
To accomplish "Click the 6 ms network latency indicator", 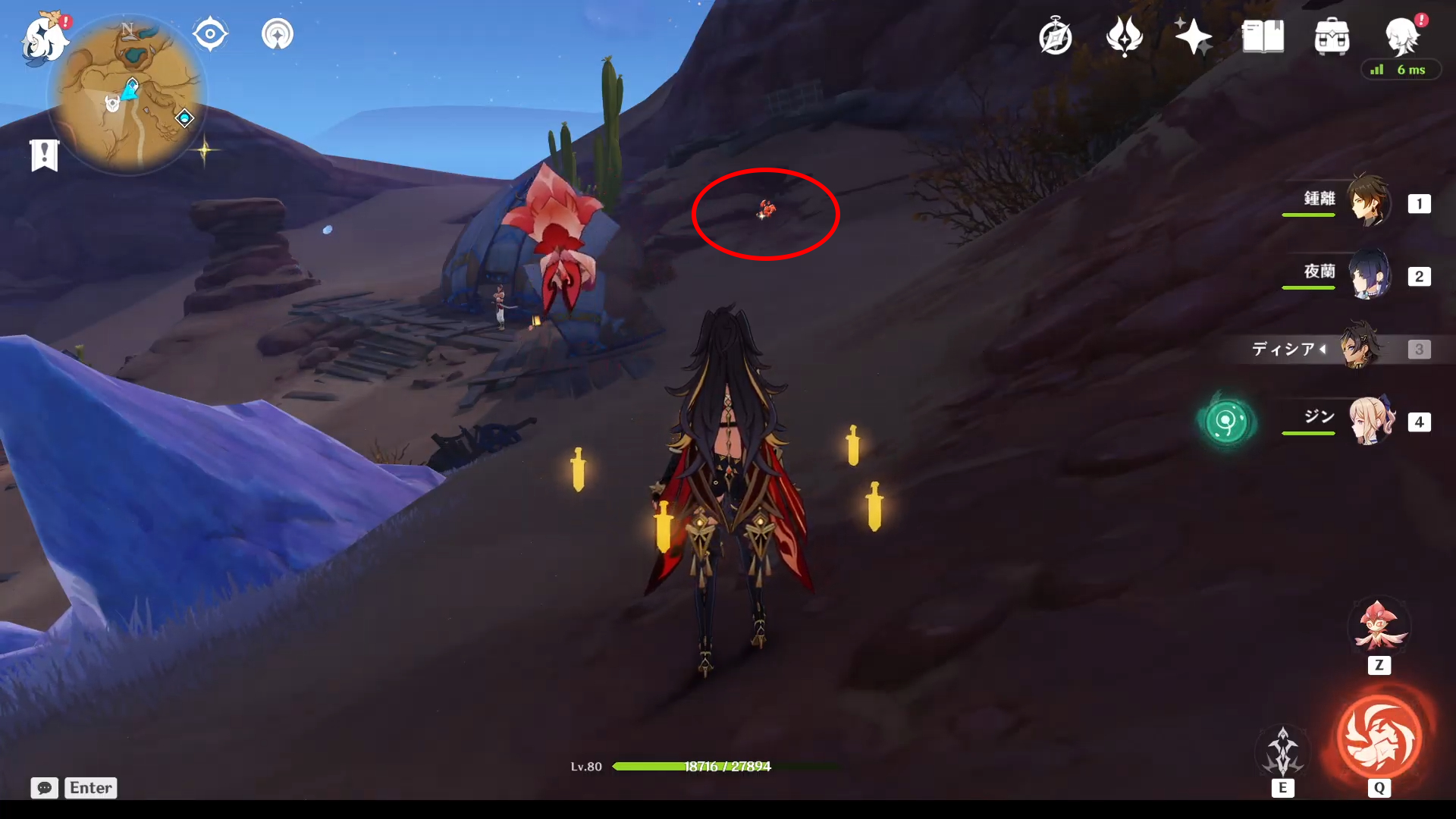I will click(1401, 70).
